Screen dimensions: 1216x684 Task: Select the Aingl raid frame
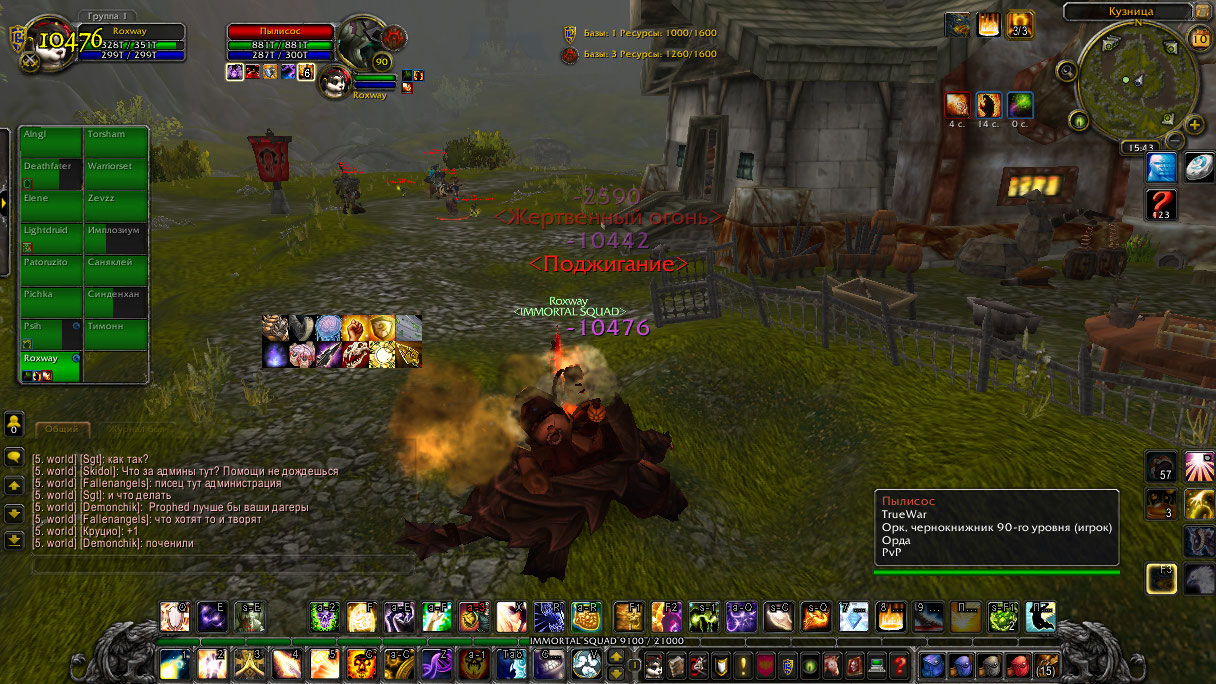tap(51, 141)
